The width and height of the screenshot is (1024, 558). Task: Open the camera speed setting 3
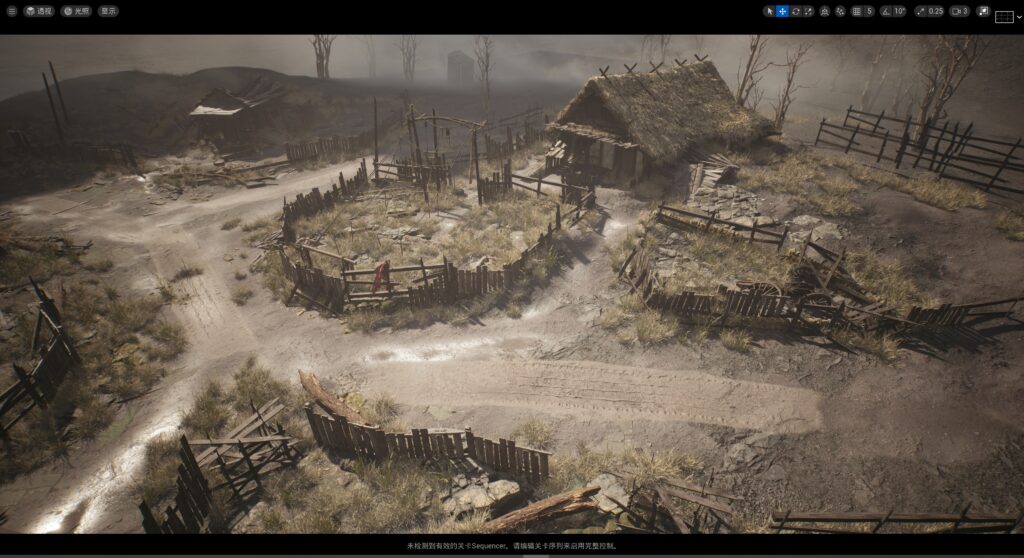click(x=959, y=11)
